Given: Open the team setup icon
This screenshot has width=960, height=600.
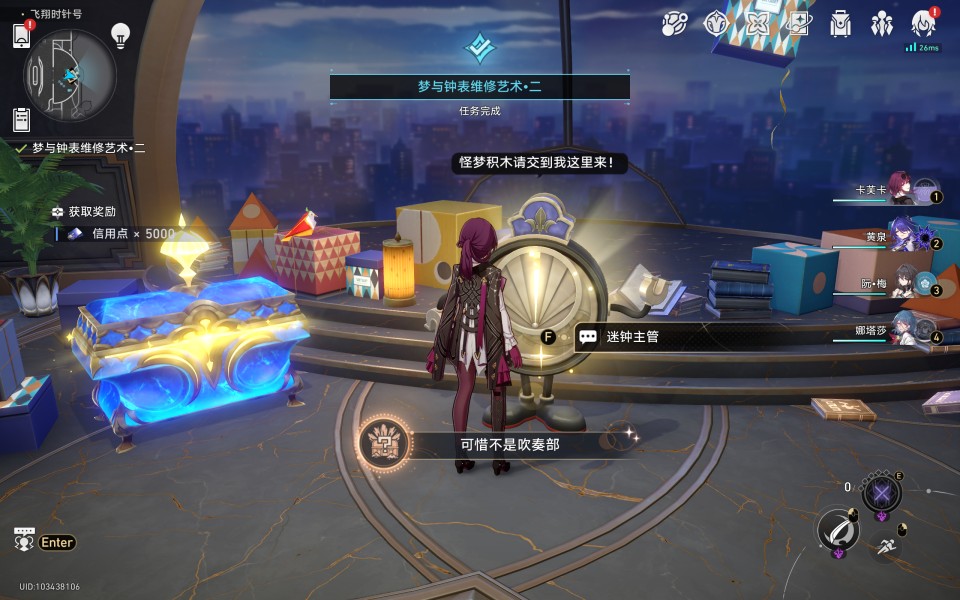Looking at the screenshot, I should pos(881,24).
